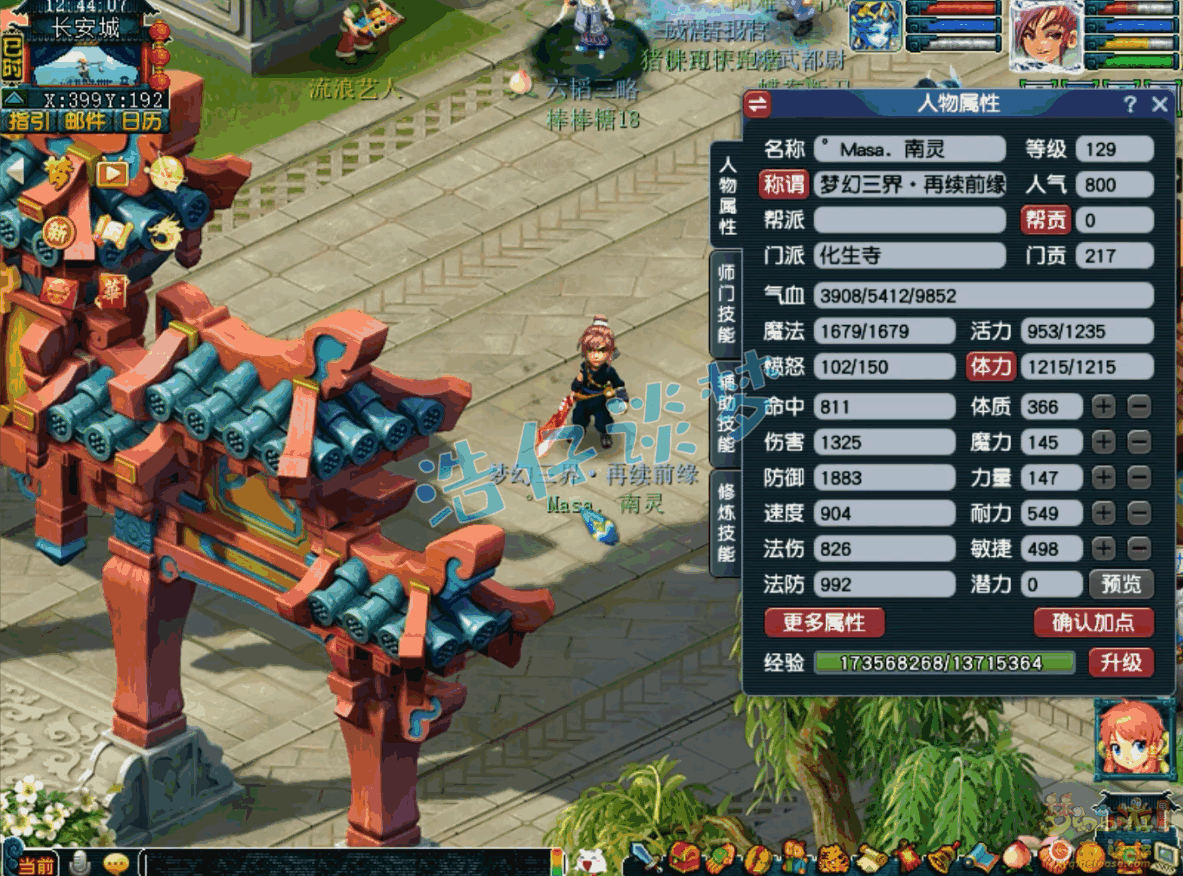
Task: Click the 称谓 title button
Action: click(784, 184)
